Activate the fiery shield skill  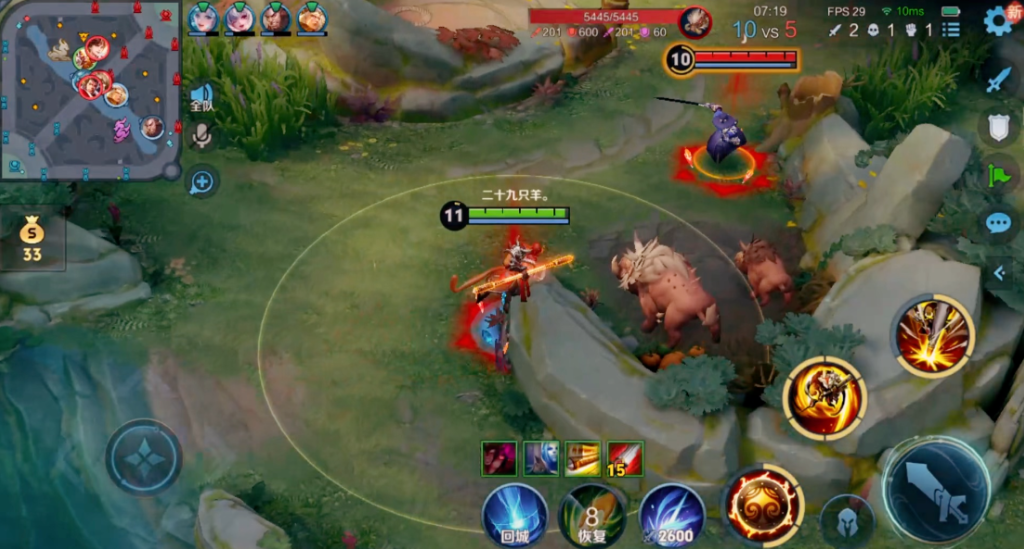click(763, 502)
